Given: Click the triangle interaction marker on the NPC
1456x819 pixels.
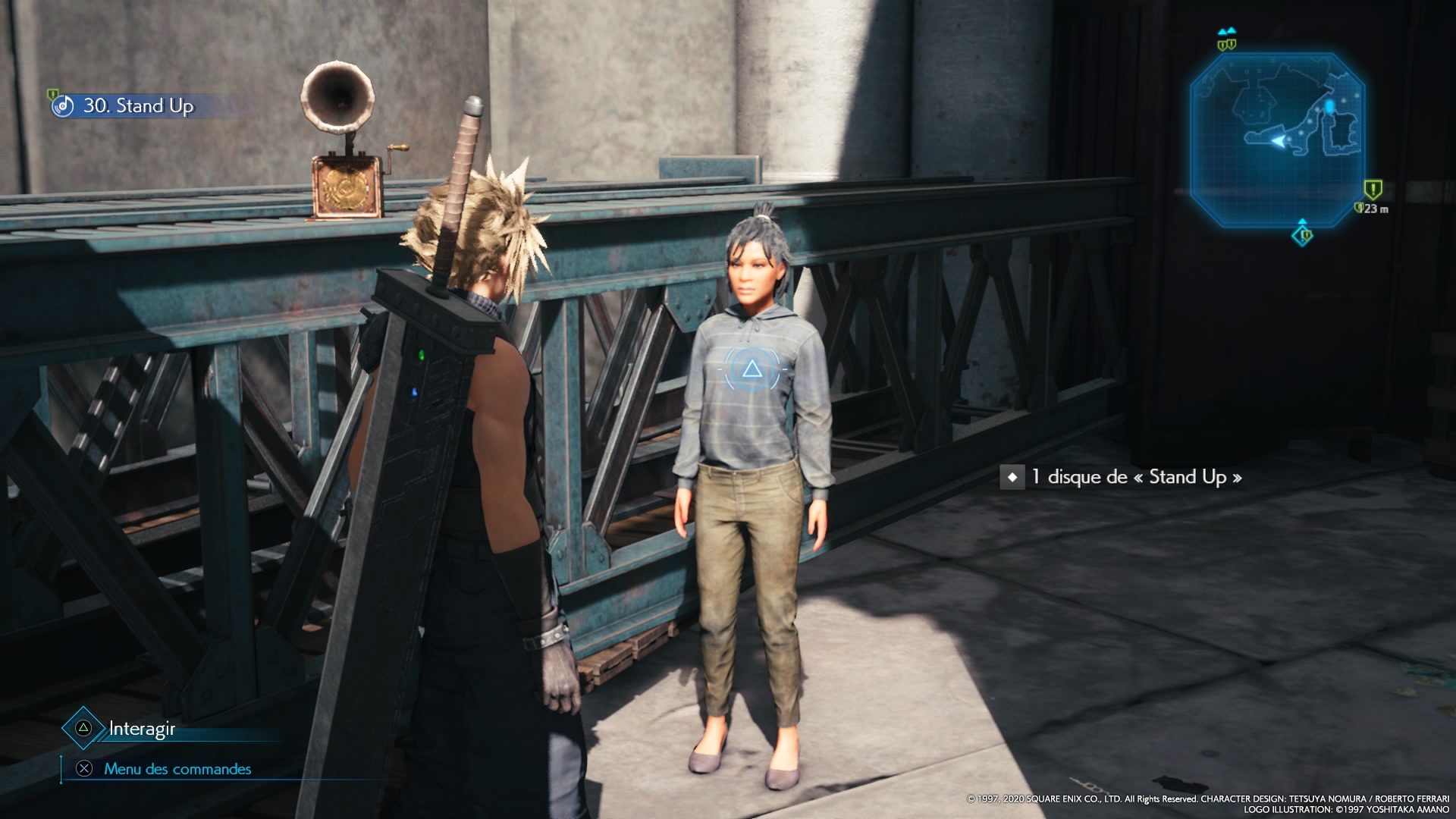Looking at the screenshot, I should pyautogui.click(x=752, y=369).
